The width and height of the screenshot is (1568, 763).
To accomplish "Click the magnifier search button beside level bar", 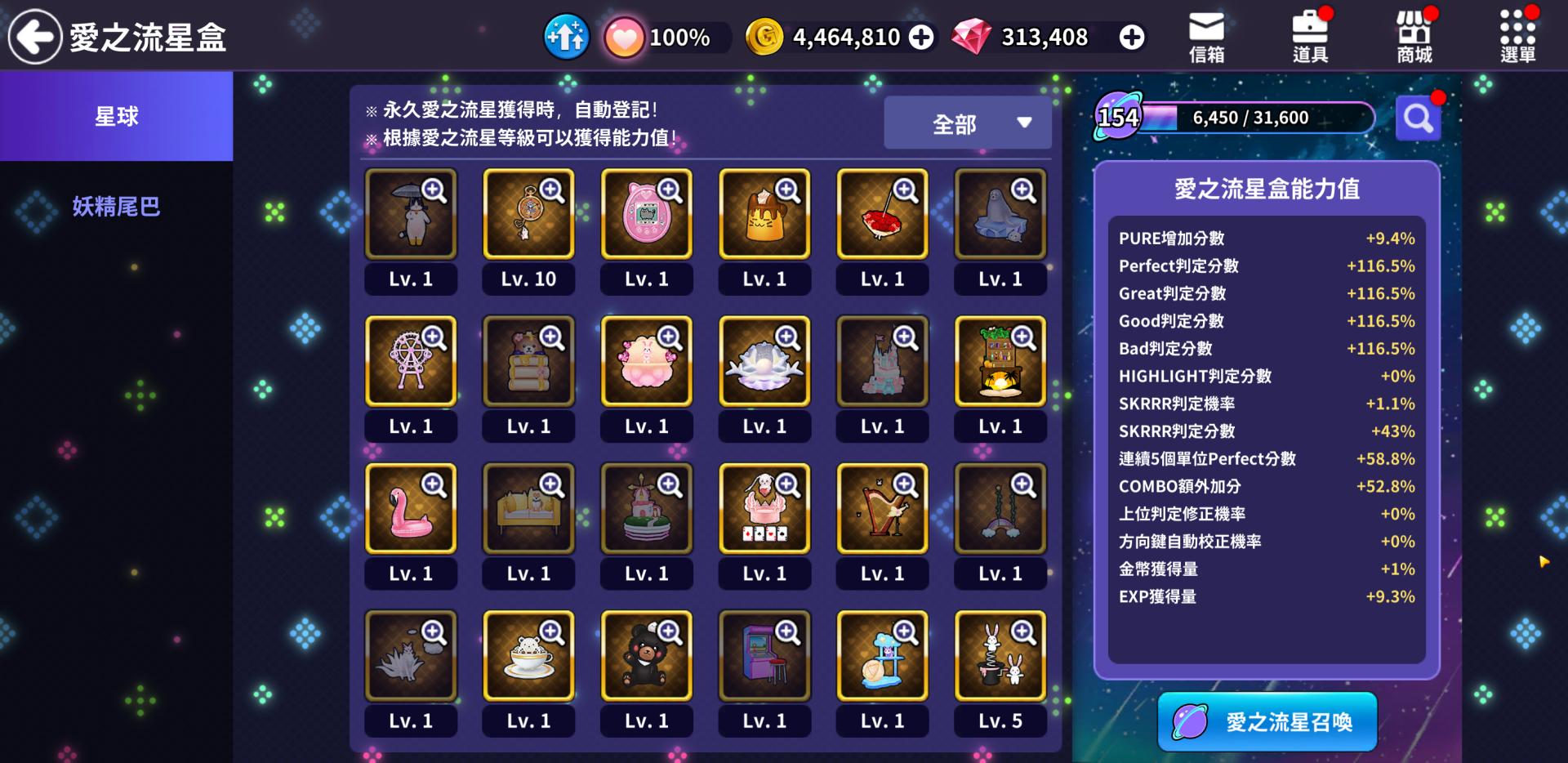I will [1418, 119].
